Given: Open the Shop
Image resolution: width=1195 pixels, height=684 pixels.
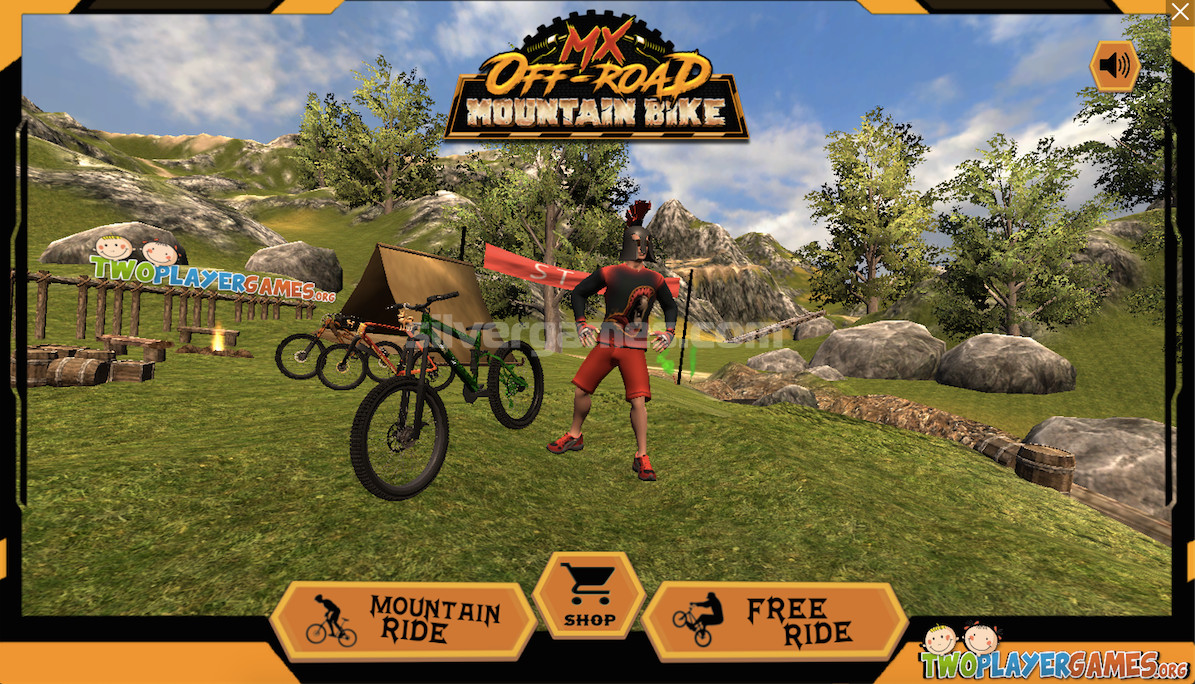Looking at the screenshot, I should (x=588, y=595).
